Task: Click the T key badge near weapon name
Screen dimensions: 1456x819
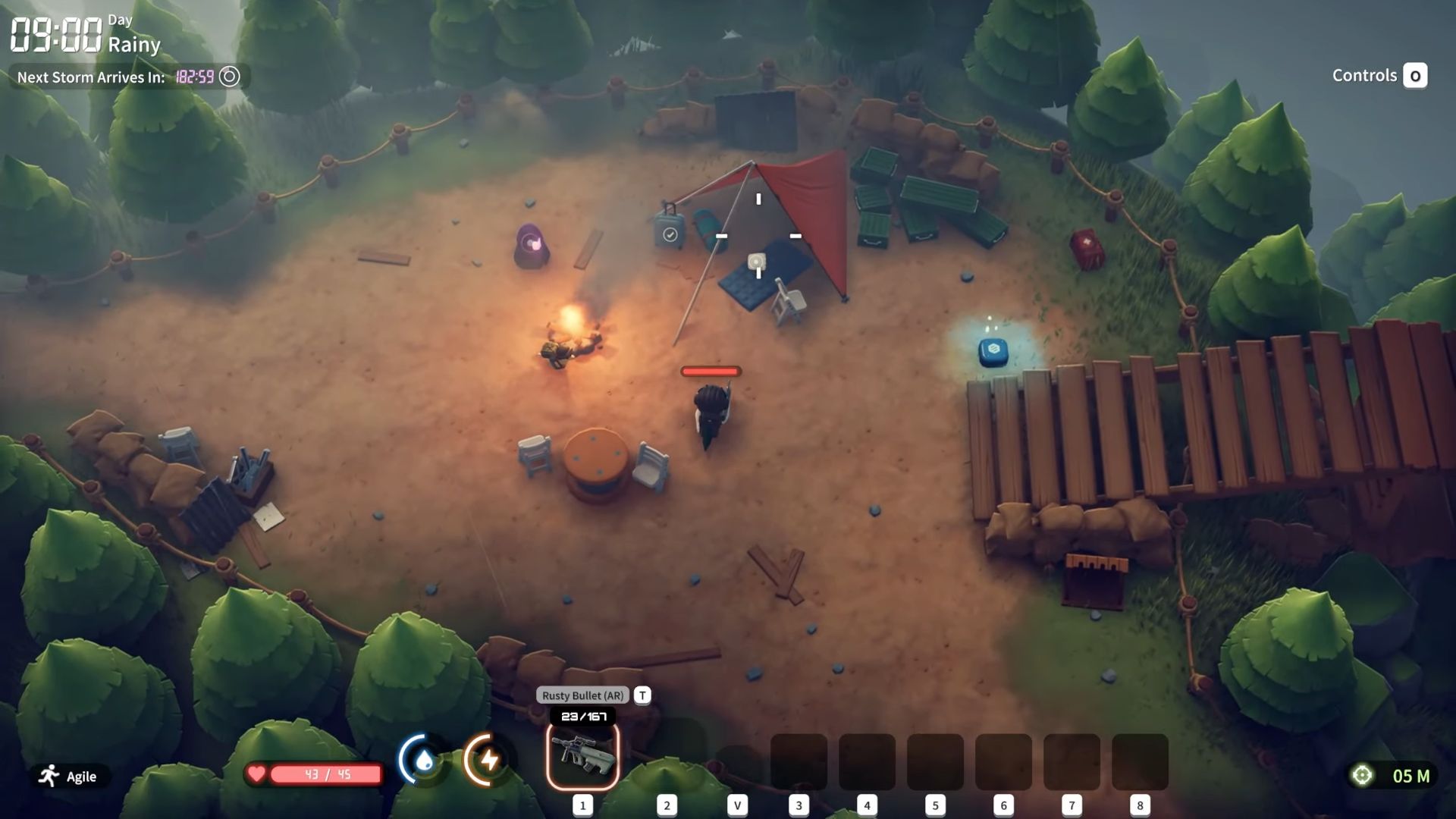Action: (642, 695)
